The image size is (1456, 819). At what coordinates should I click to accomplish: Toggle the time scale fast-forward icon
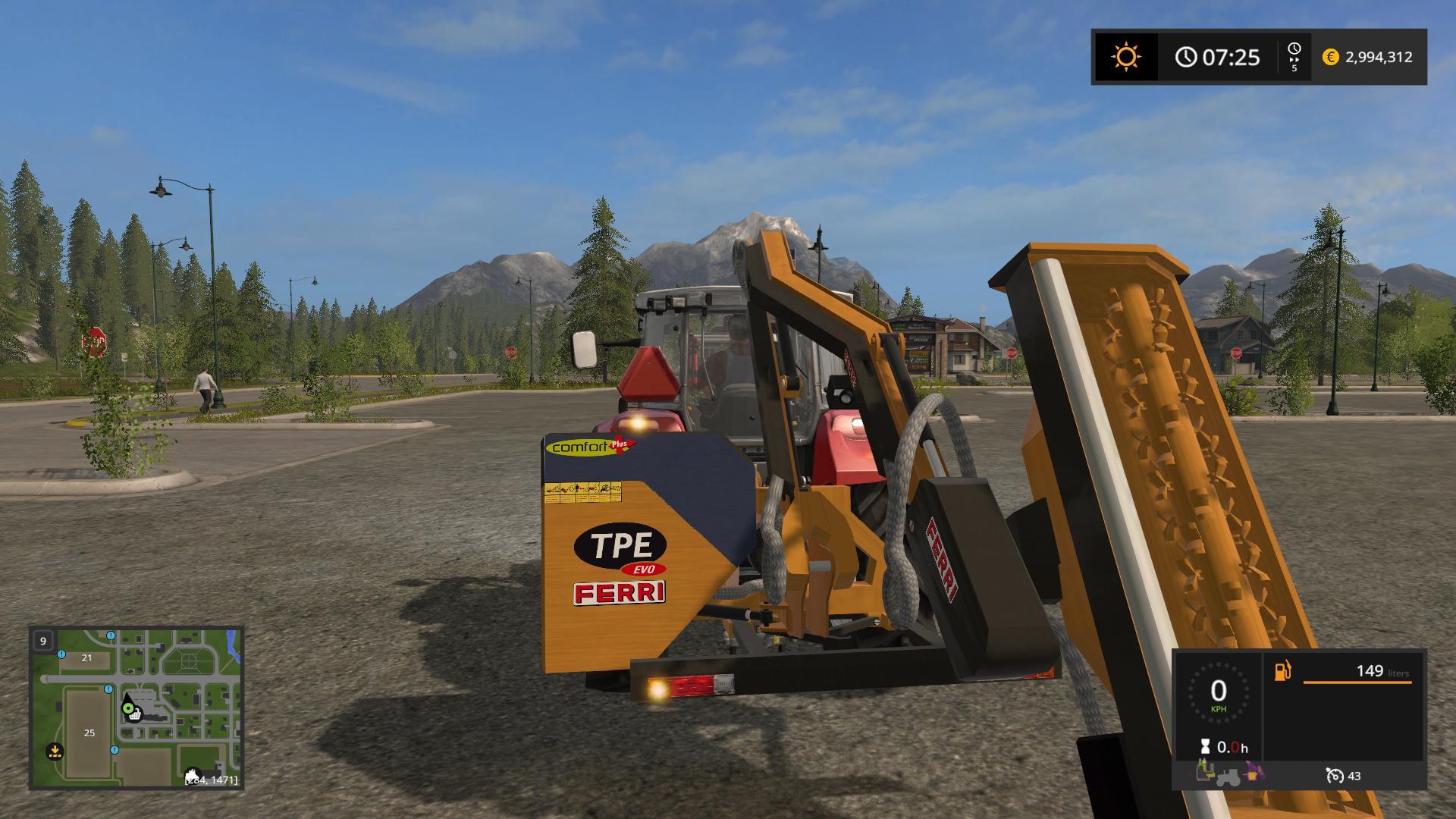pos(1294,57)
